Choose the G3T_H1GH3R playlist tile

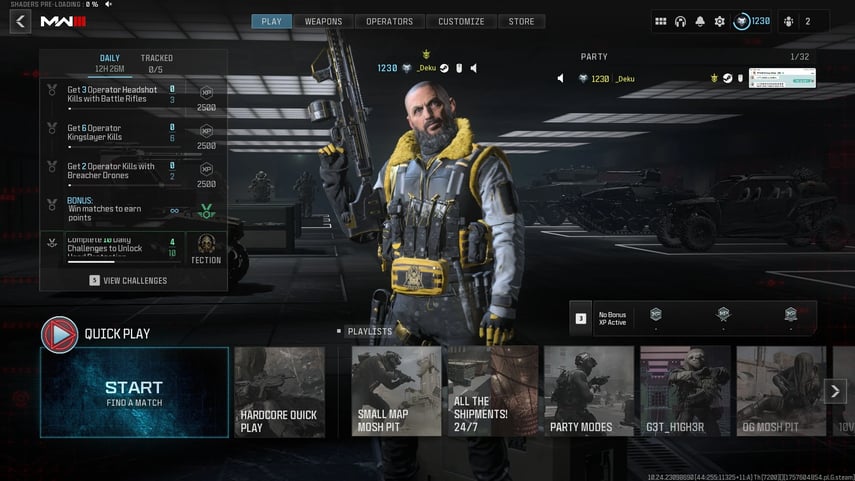685,392
